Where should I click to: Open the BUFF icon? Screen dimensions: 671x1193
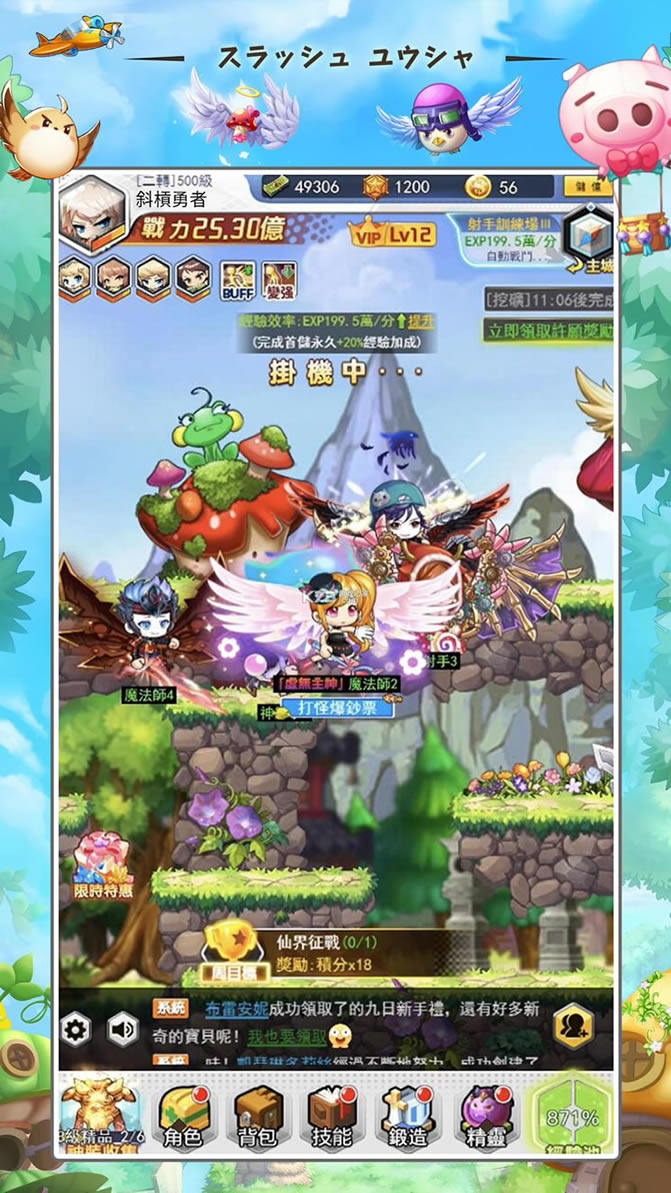coord(237,280)
